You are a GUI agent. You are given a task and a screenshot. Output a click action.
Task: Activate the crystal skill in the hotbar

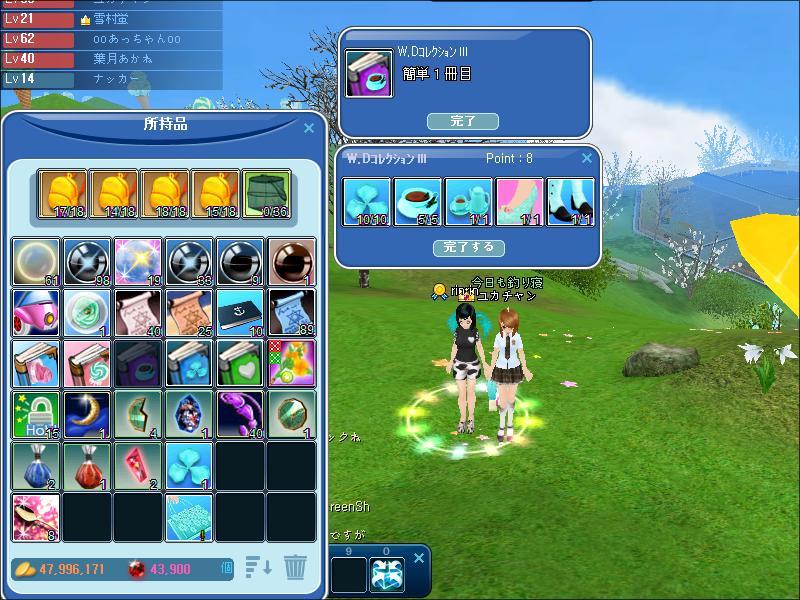point(387,575)
